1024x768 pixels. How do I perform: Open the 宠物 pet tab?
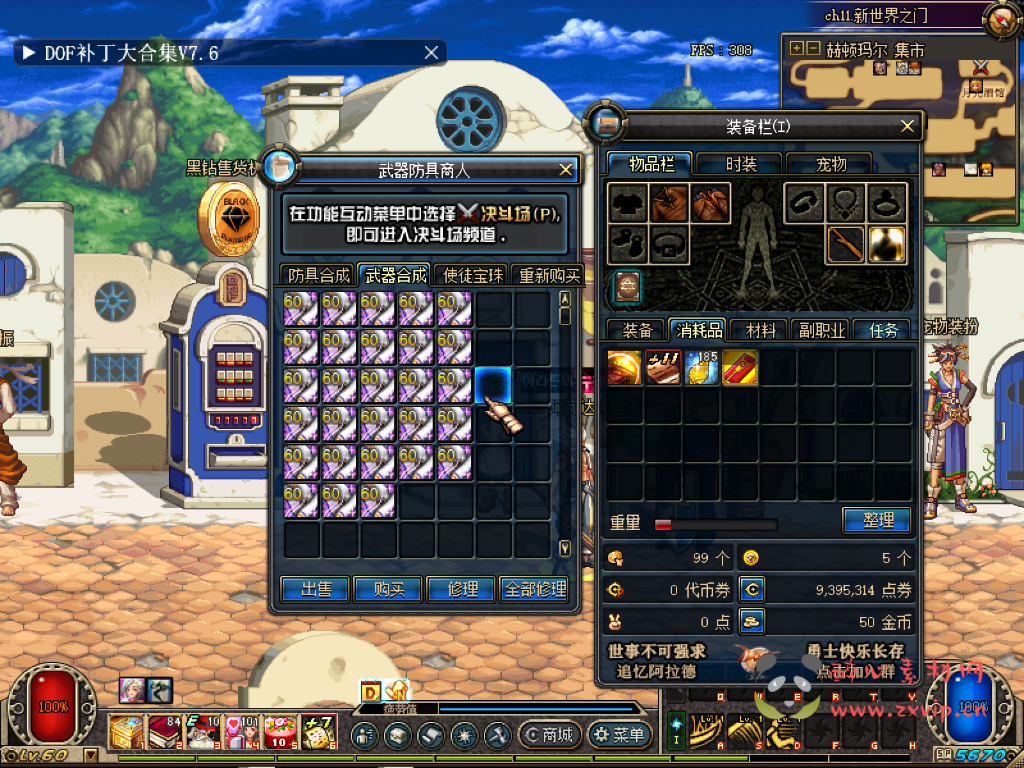point(830,165)
